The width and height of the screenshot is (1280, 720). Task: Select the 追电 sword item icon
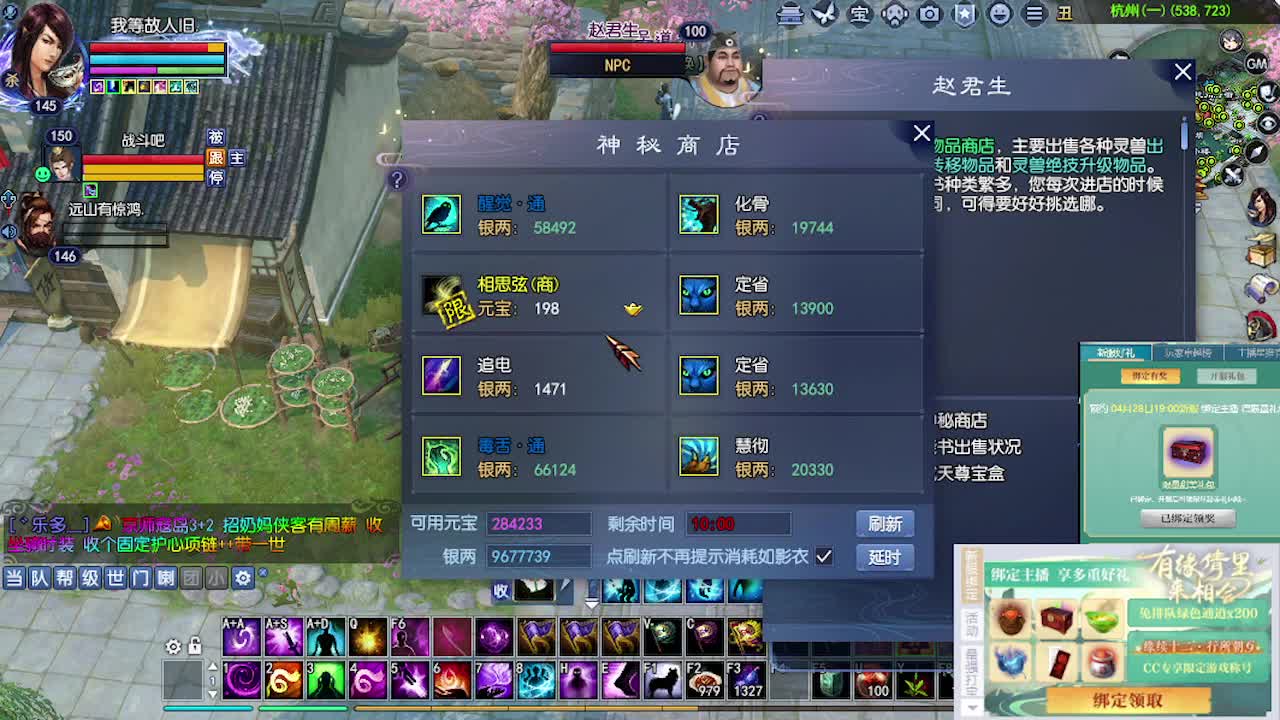click(441, 377)
